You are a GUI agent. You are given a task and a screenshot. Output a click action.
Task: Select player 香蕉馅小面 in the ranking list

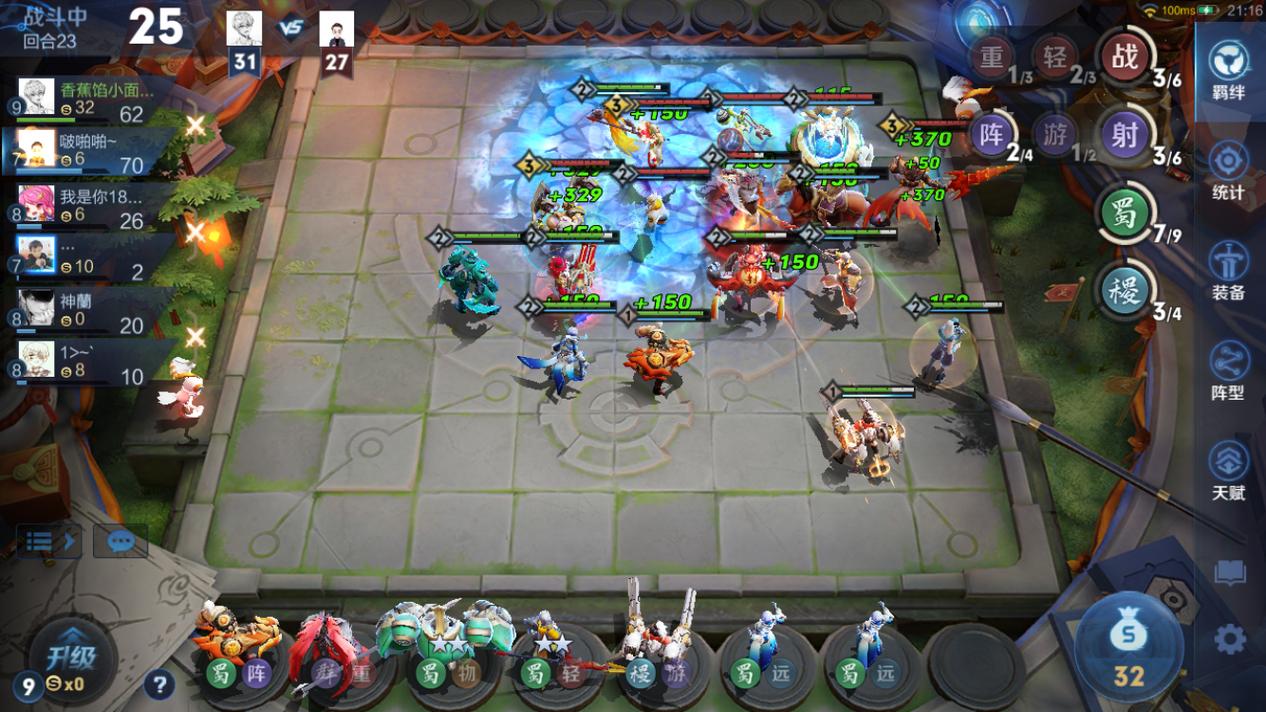(x=90, y=100)
